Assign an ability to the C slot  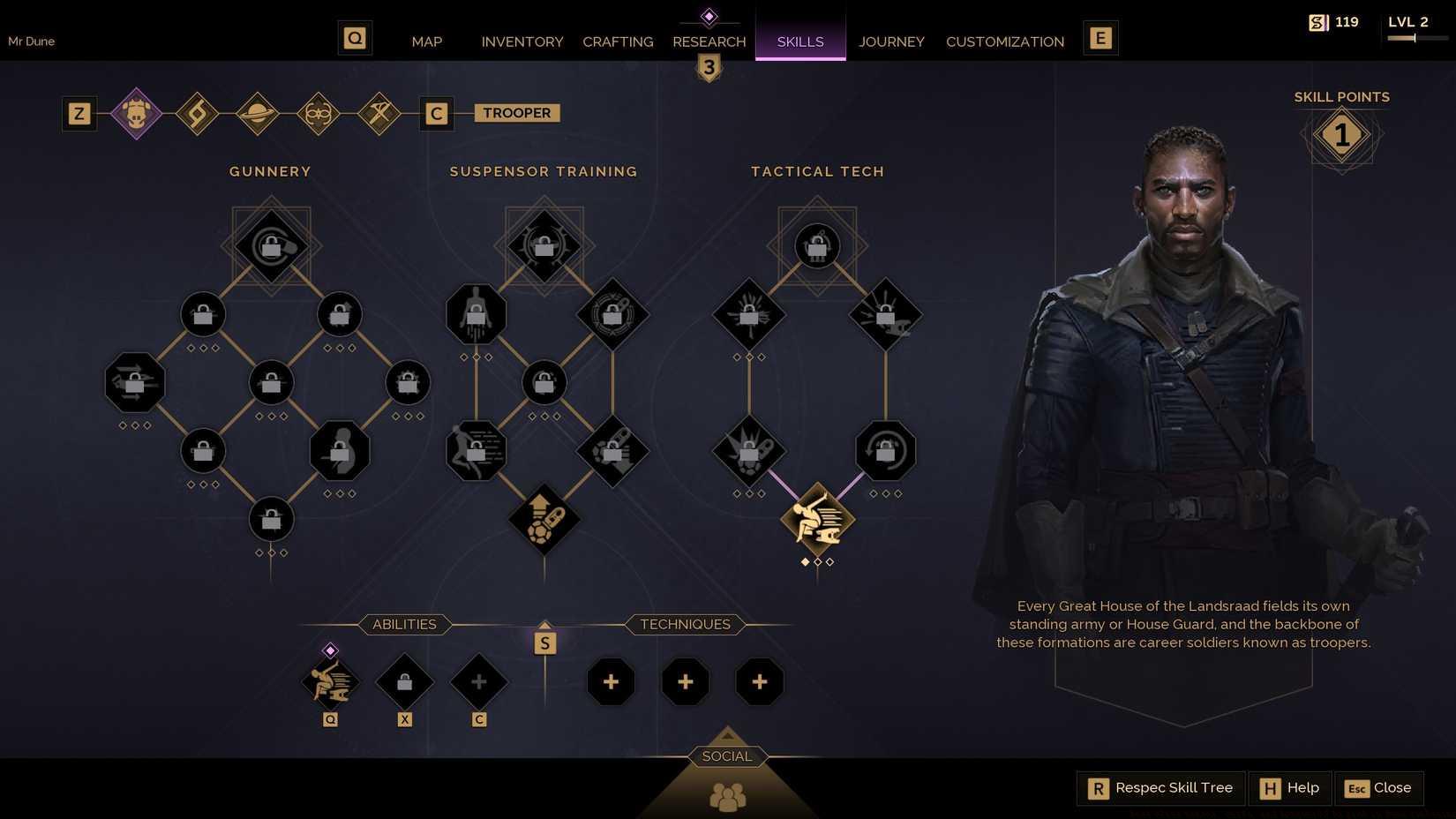point(479,681)
